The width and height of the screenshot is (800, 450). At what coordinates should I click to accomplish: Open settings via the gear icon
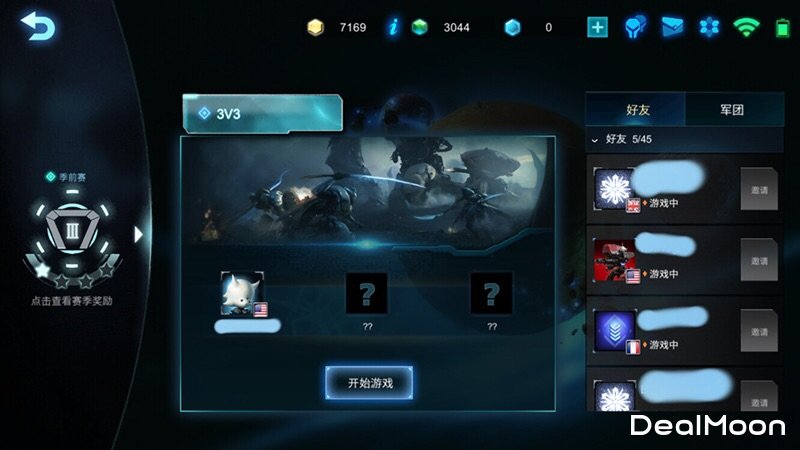click(x=709, y=27)
